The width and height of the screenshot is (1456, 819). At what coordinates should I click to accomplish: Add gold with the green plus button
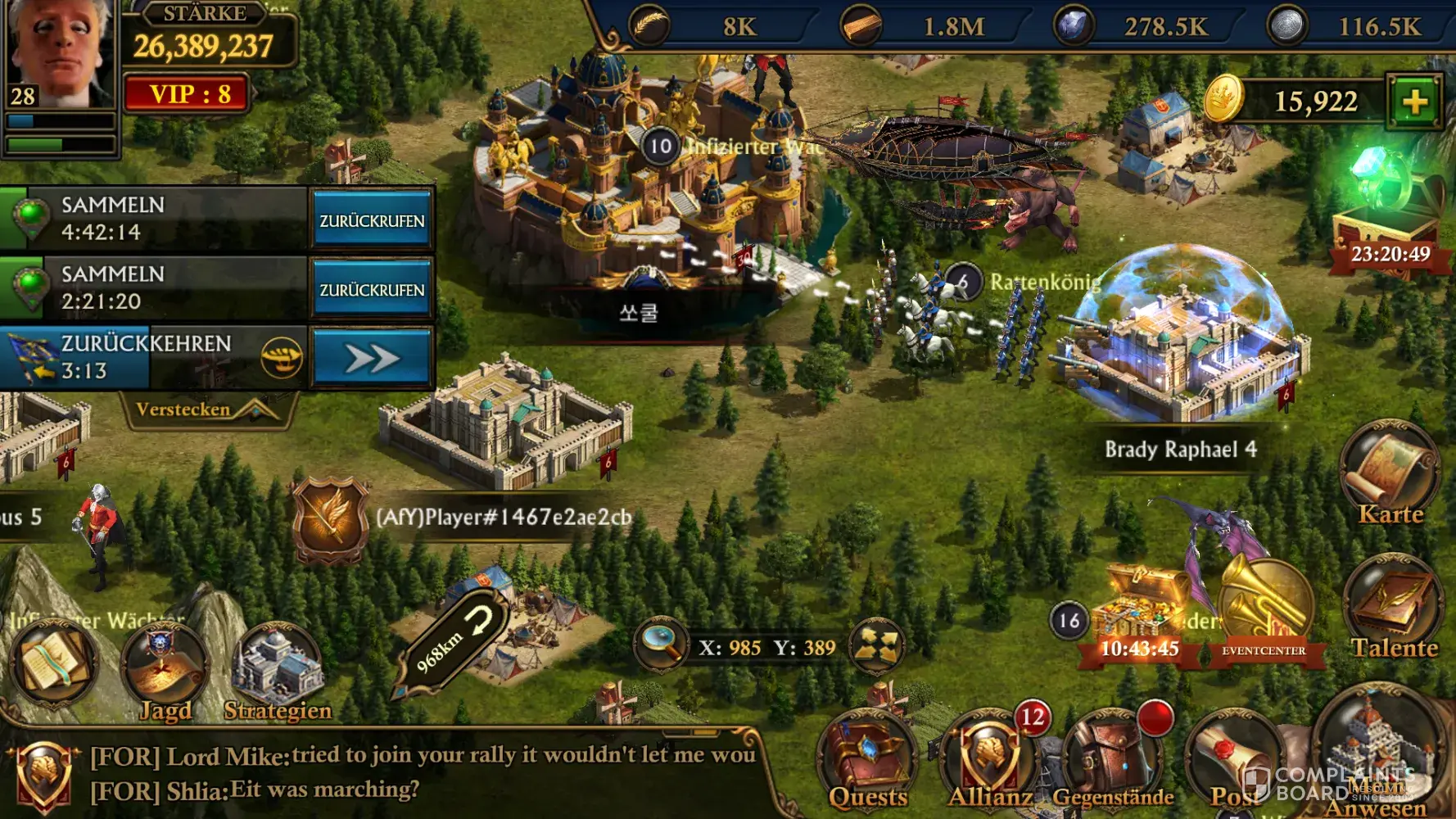pos(1413,102)
